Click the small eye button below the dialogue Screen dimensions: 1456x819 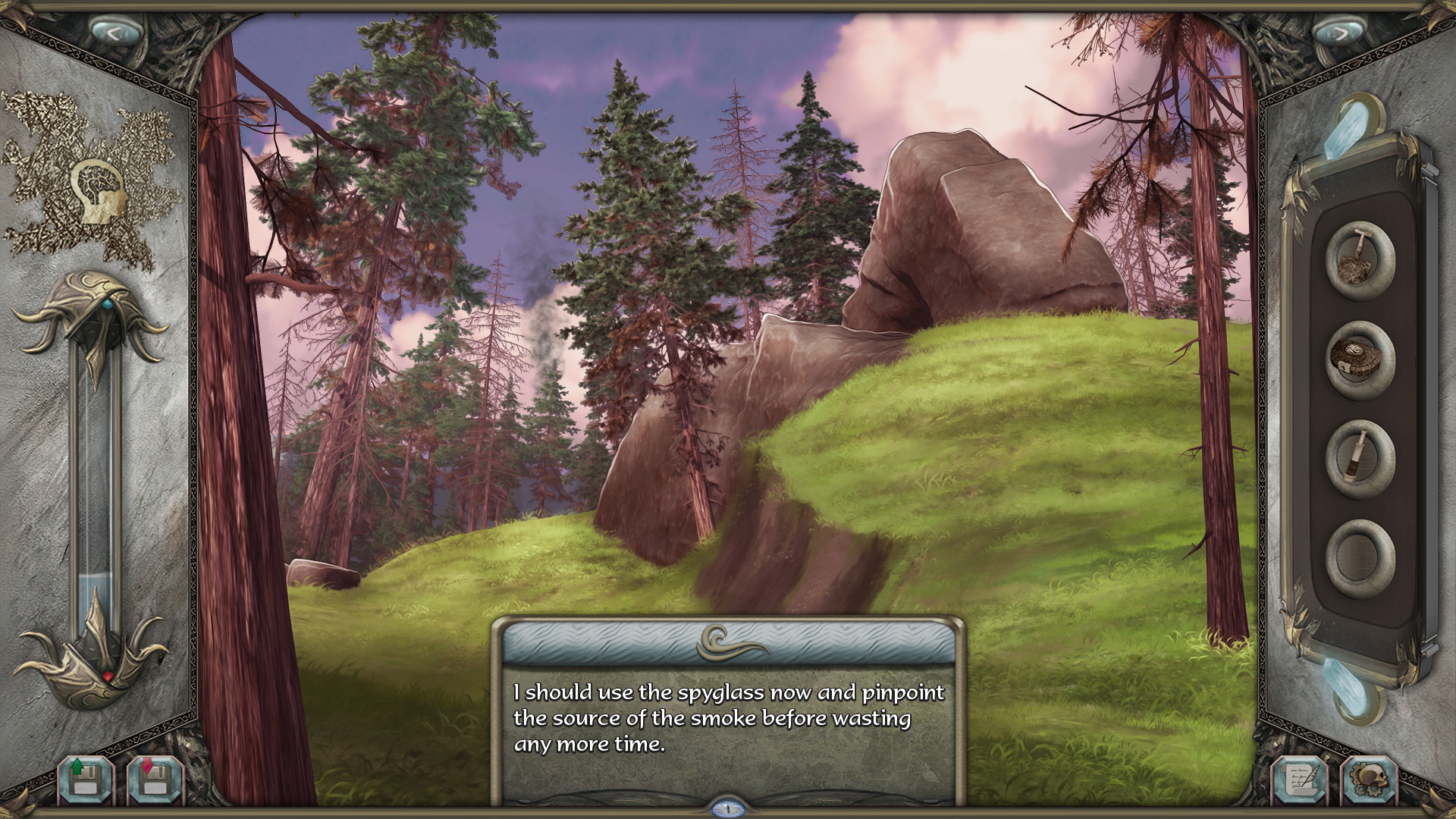pyautogui.click(x=728, y=809)
